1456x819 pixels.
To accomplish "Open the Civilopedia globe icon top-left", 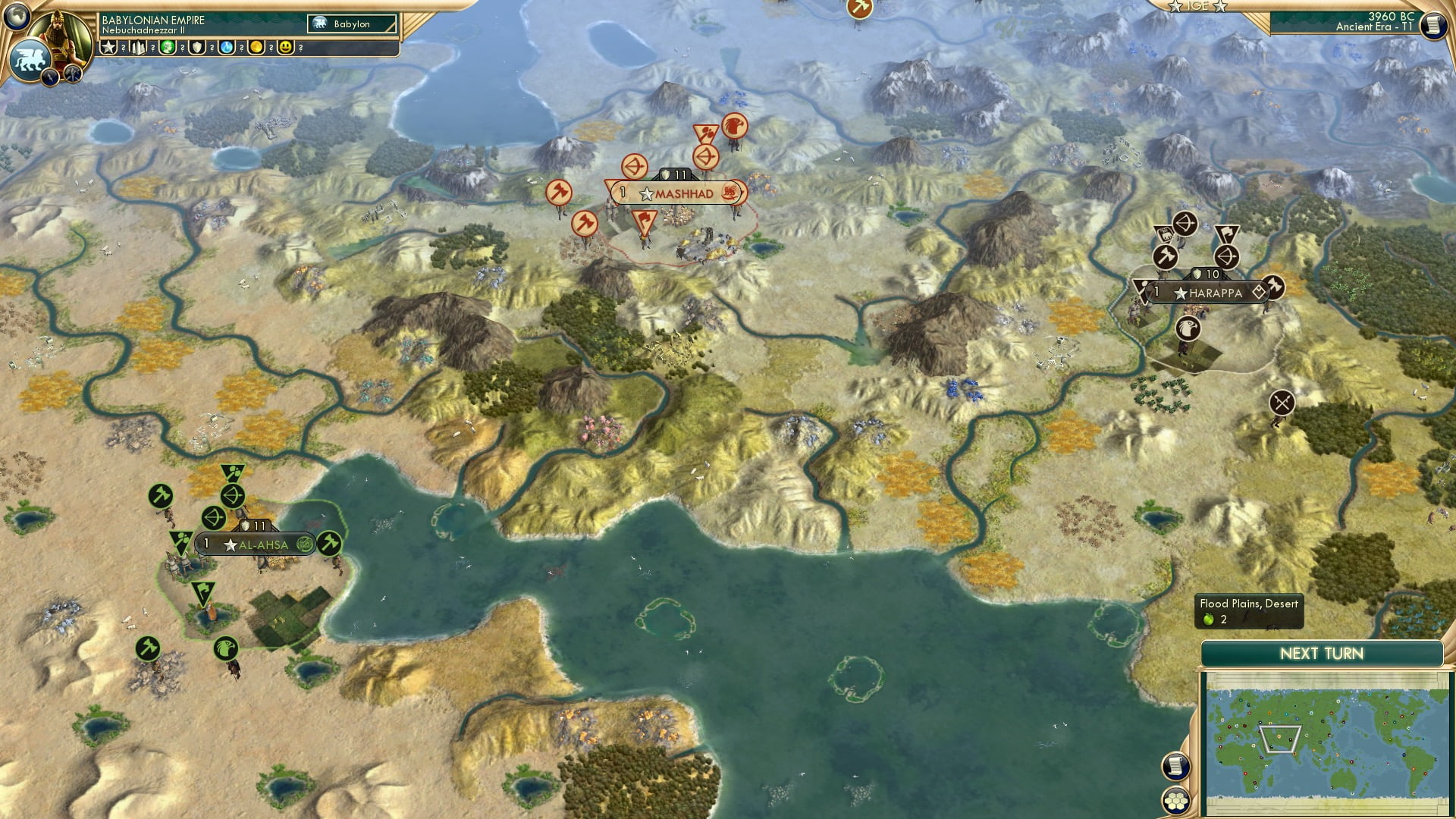I will [x=17, y=15].
